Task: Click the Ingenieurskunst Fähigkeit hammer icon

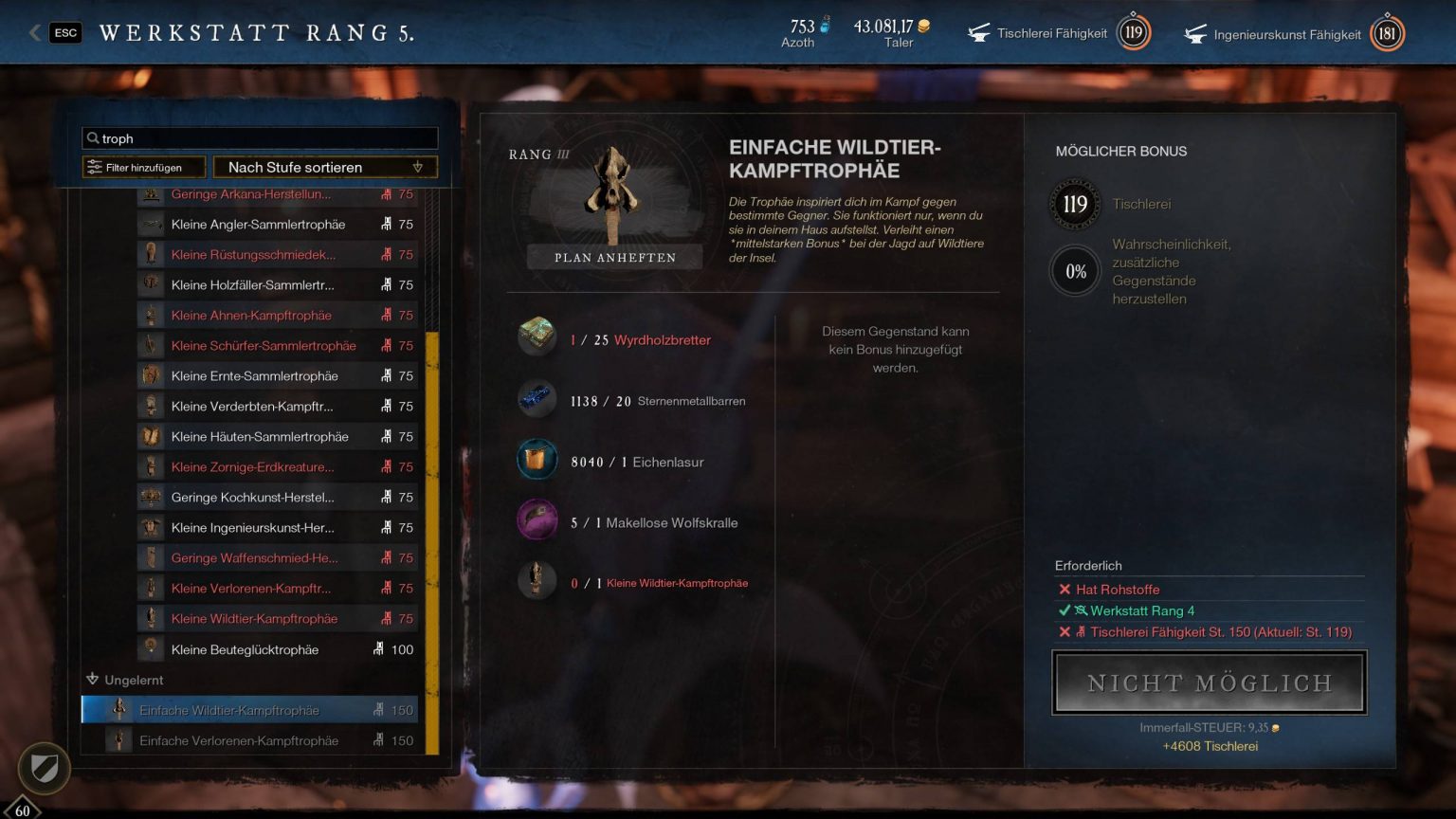Action: [1196, 33]
